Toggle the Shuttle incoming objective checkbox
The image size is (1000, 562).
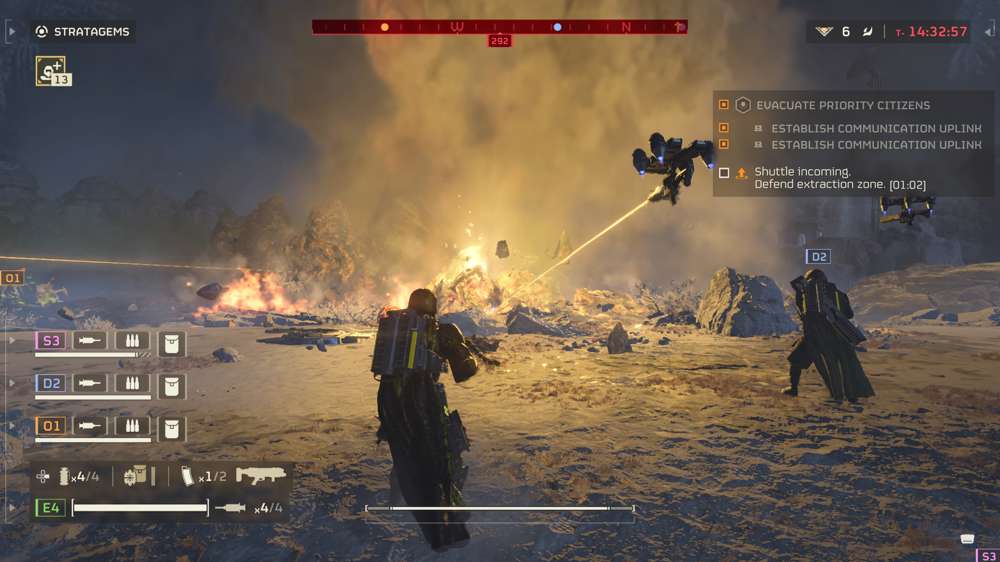(724, 173)
